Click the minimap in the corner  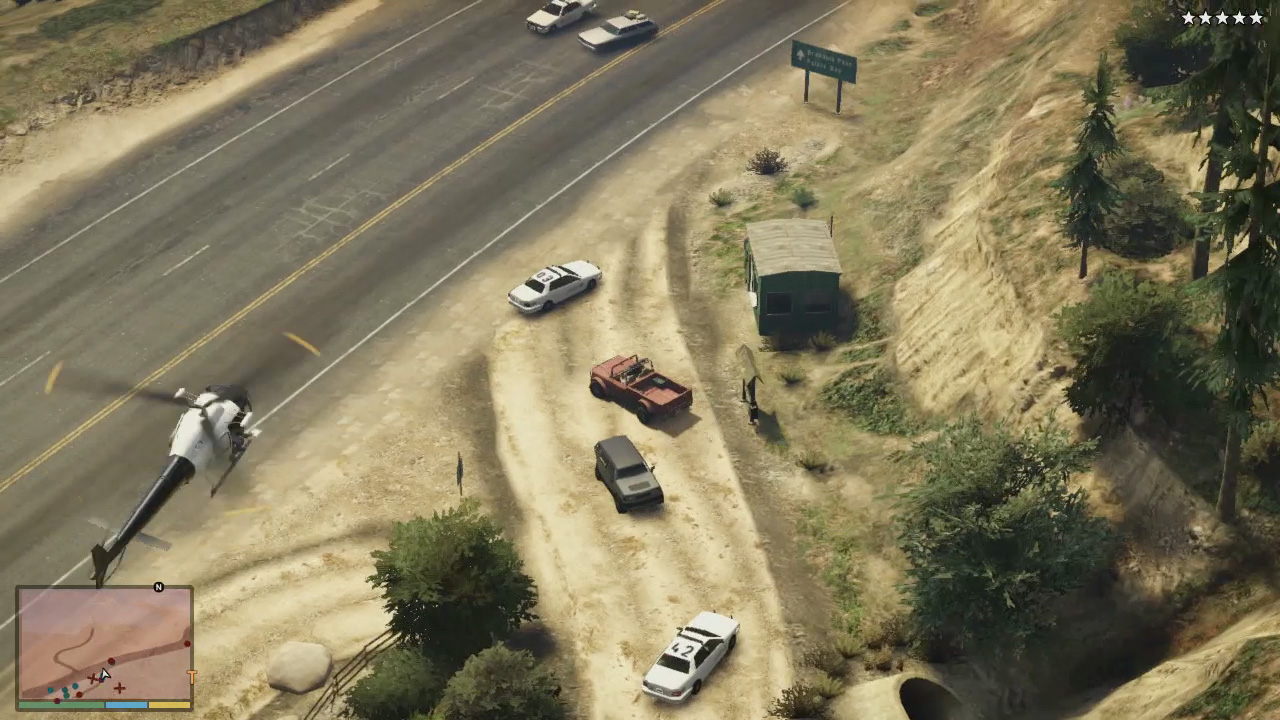point(104,643)
